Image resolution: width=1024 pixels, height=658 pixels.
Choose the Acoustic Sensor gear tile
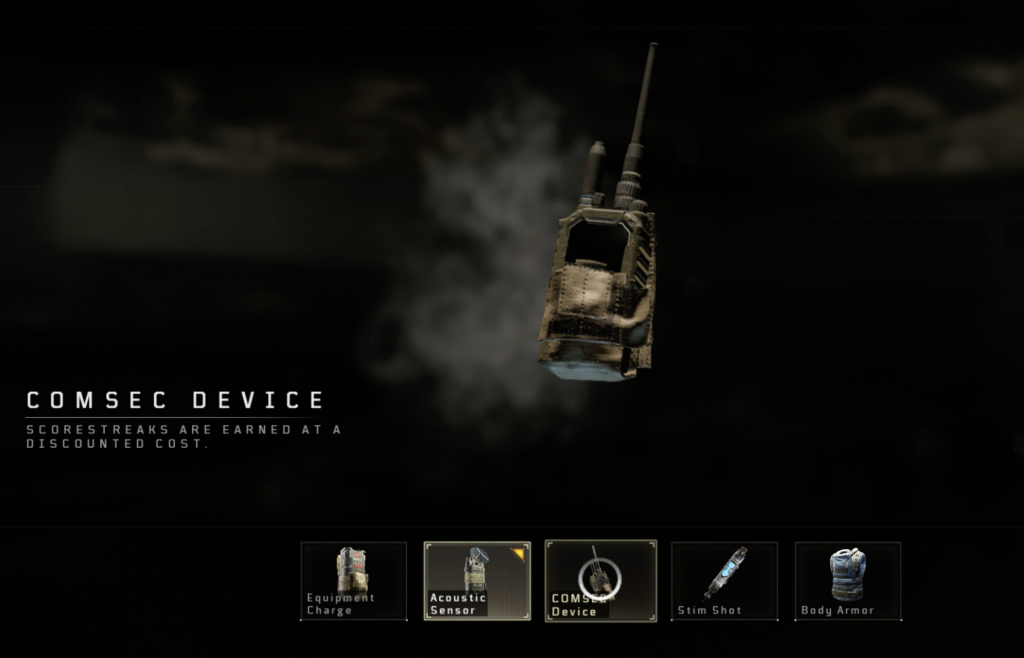click(476, 581)
